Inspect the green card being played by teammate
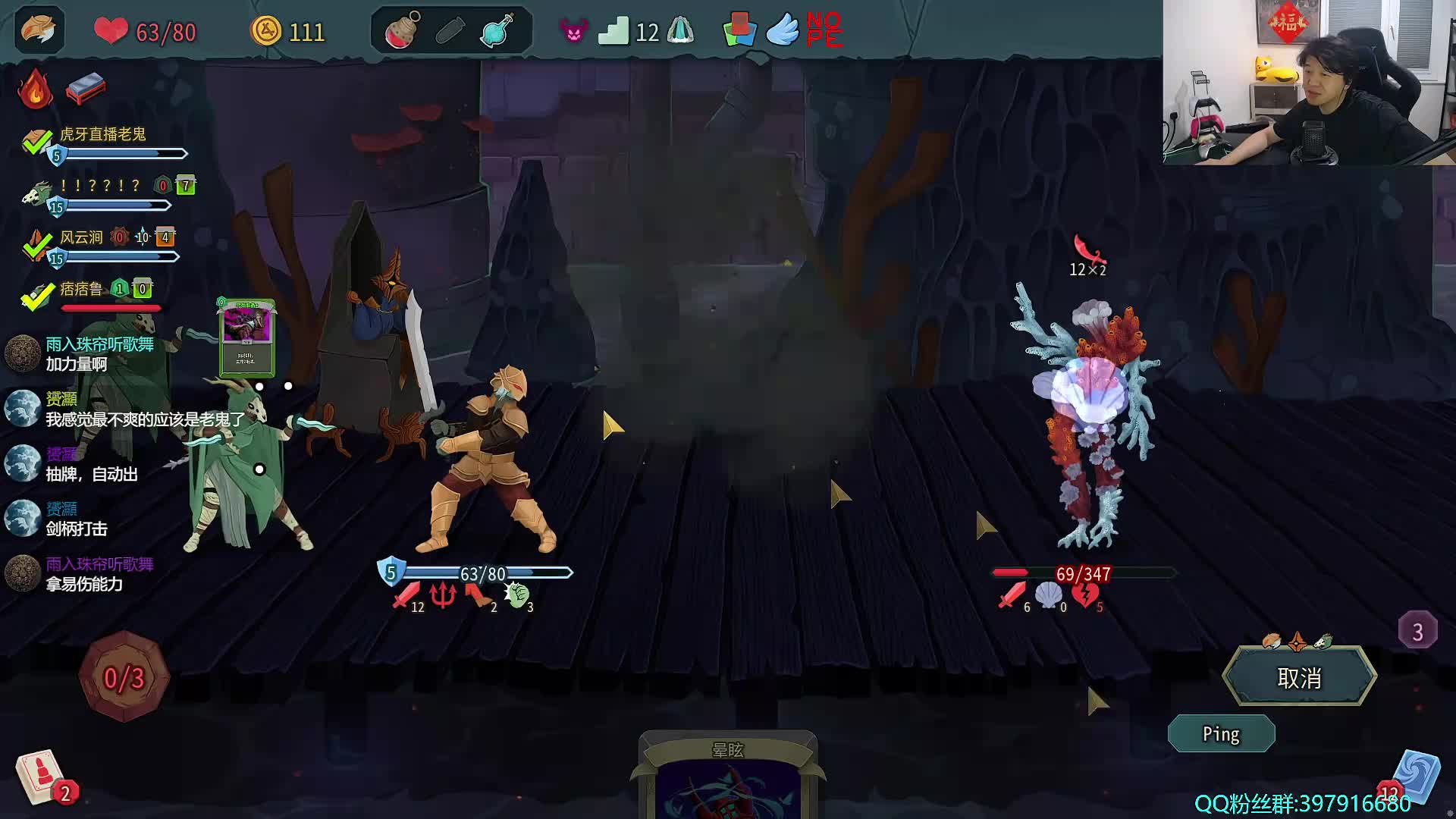Image resolution: width=1456 pixels, height=819 pixels. pyautogui.click(x=247, y=337)
